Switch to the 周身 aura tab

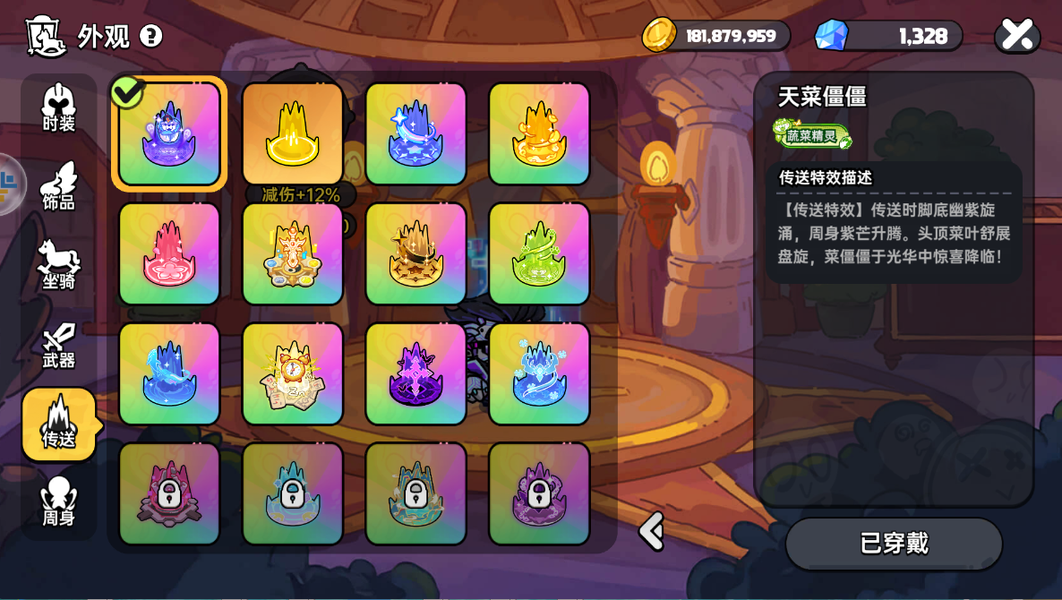(x=59, y=502)
